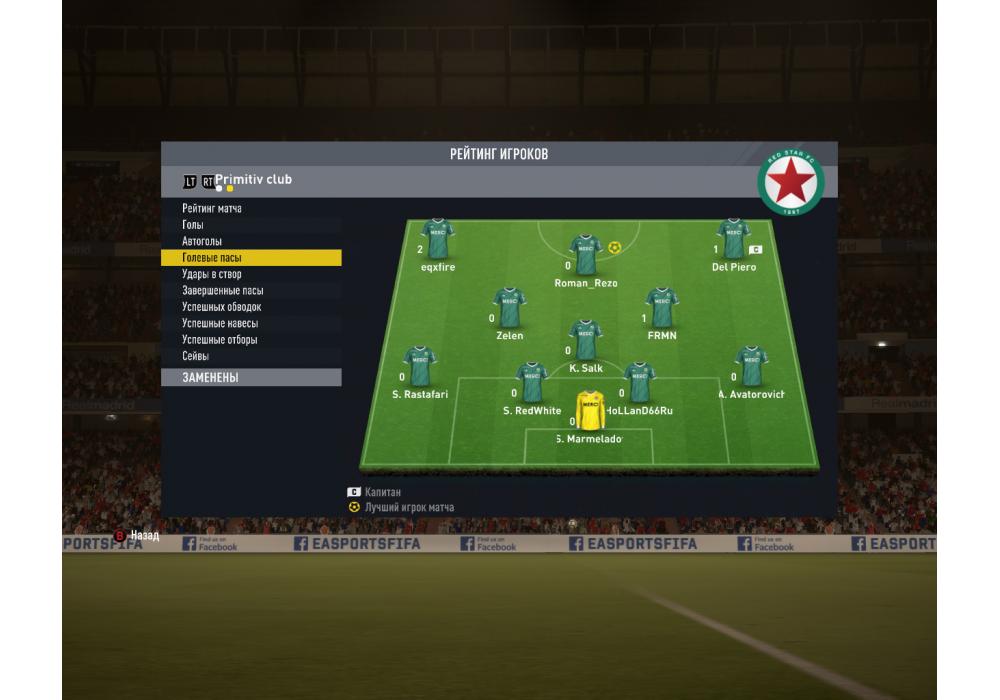Choose the Успешных обводок entry
This screenshot has height=700, width=1000.
click(222, 307)
